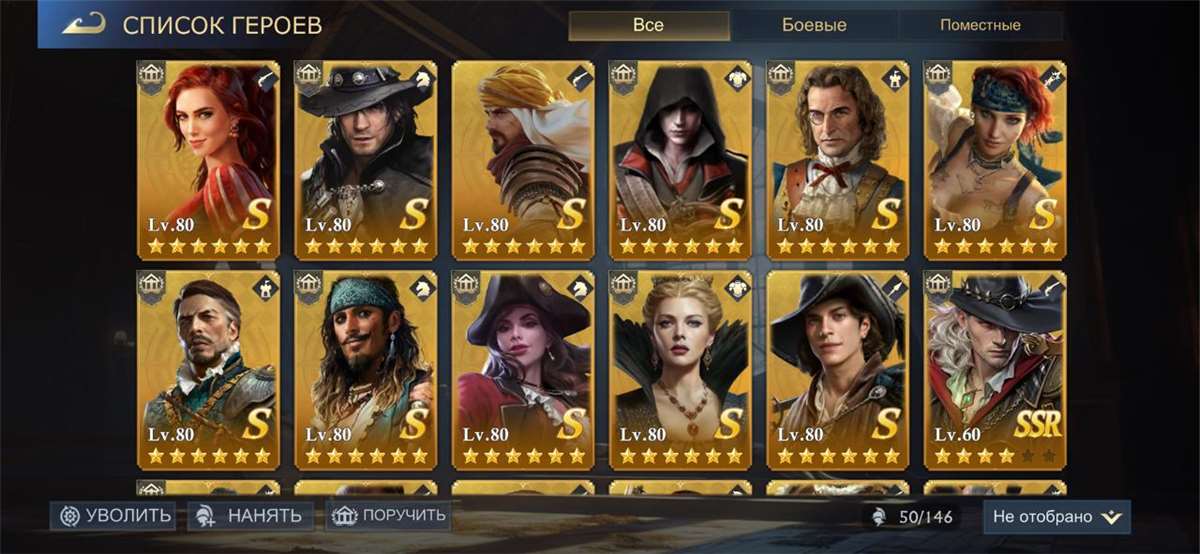The height and width of the screenshot is (554, 1200).
Task: Choose the blonde woman with black feather collar
Action: pyautogui.click(x=681, y=370)
